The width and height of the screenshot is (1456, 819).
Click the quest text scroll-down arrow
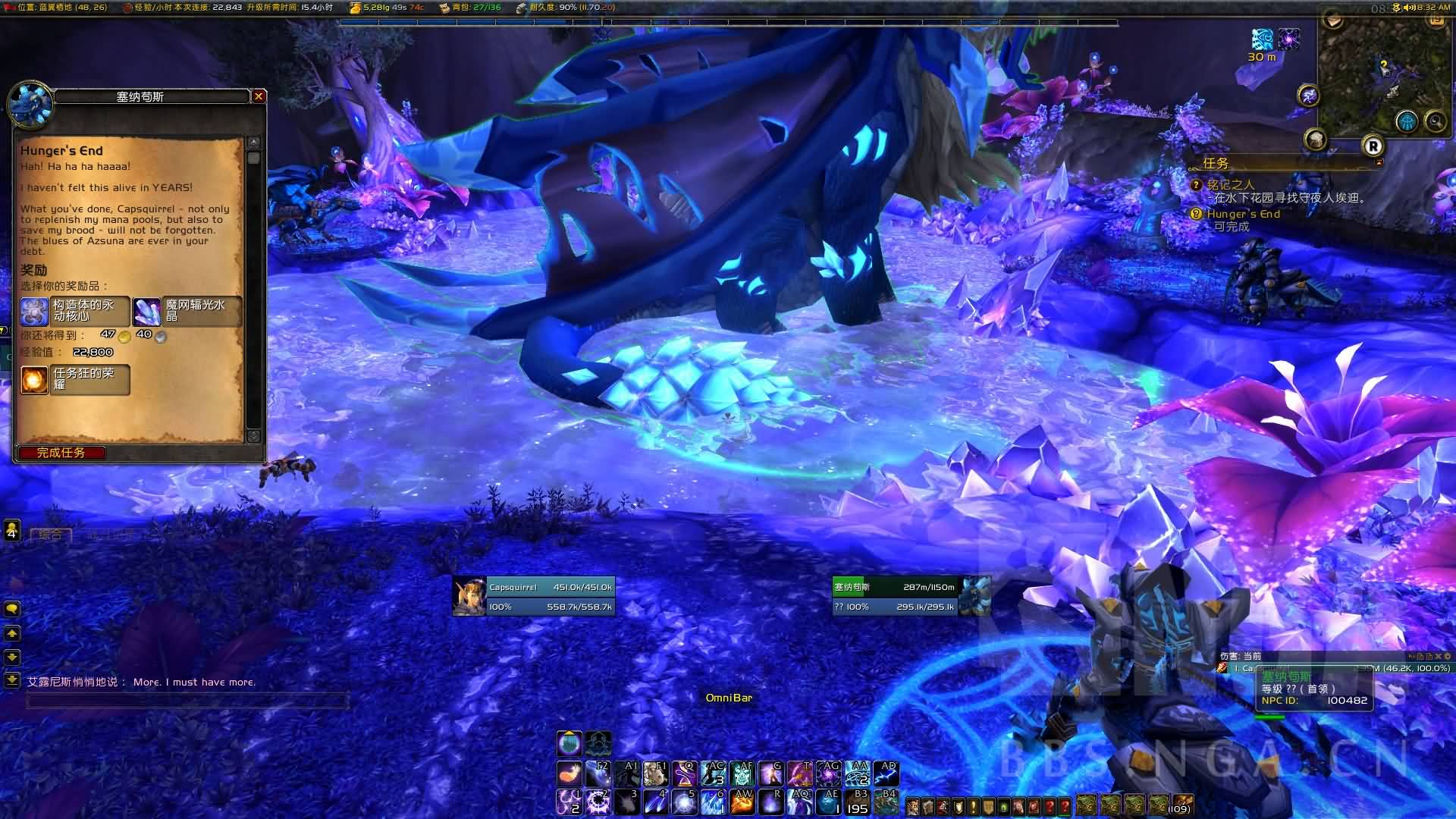(253, 436)
